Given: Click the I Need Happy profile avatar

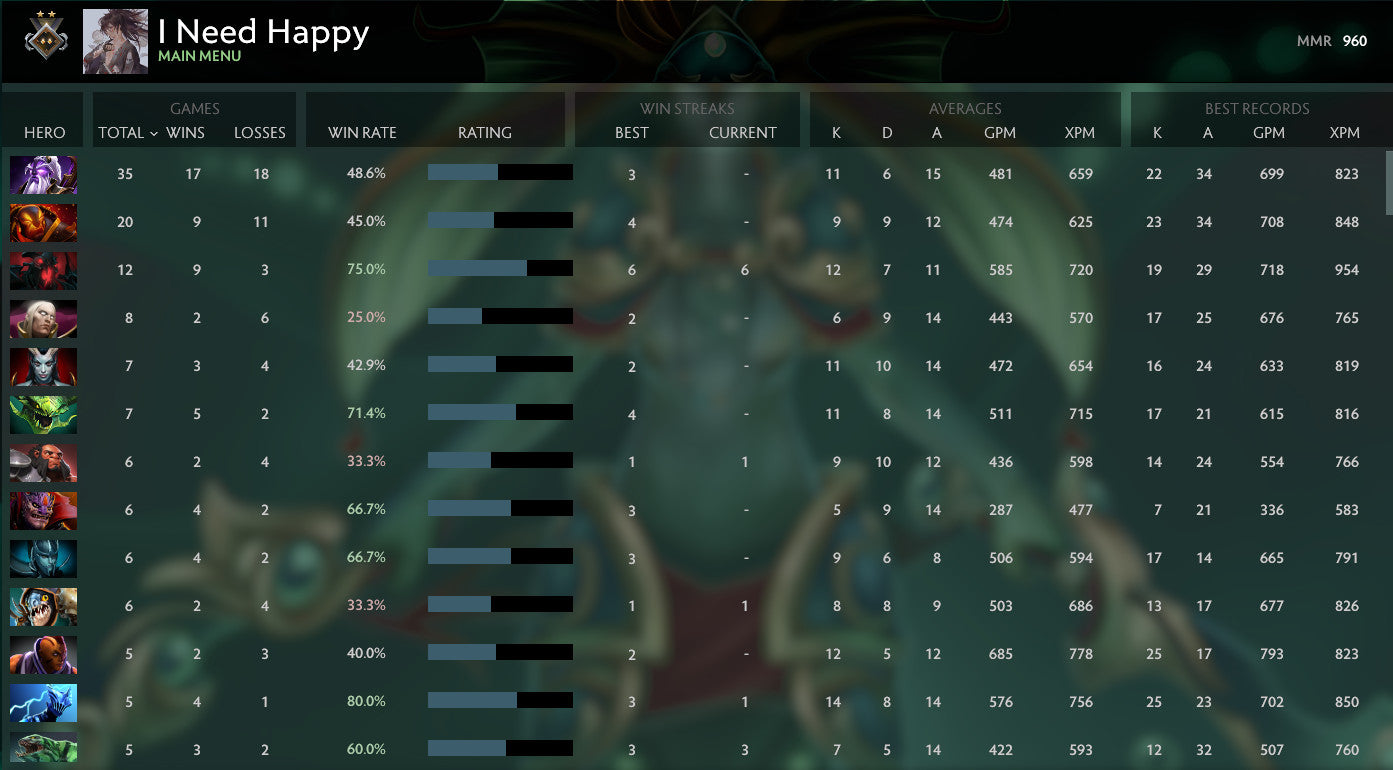Looking at the screenshot, I should [113, 41].
